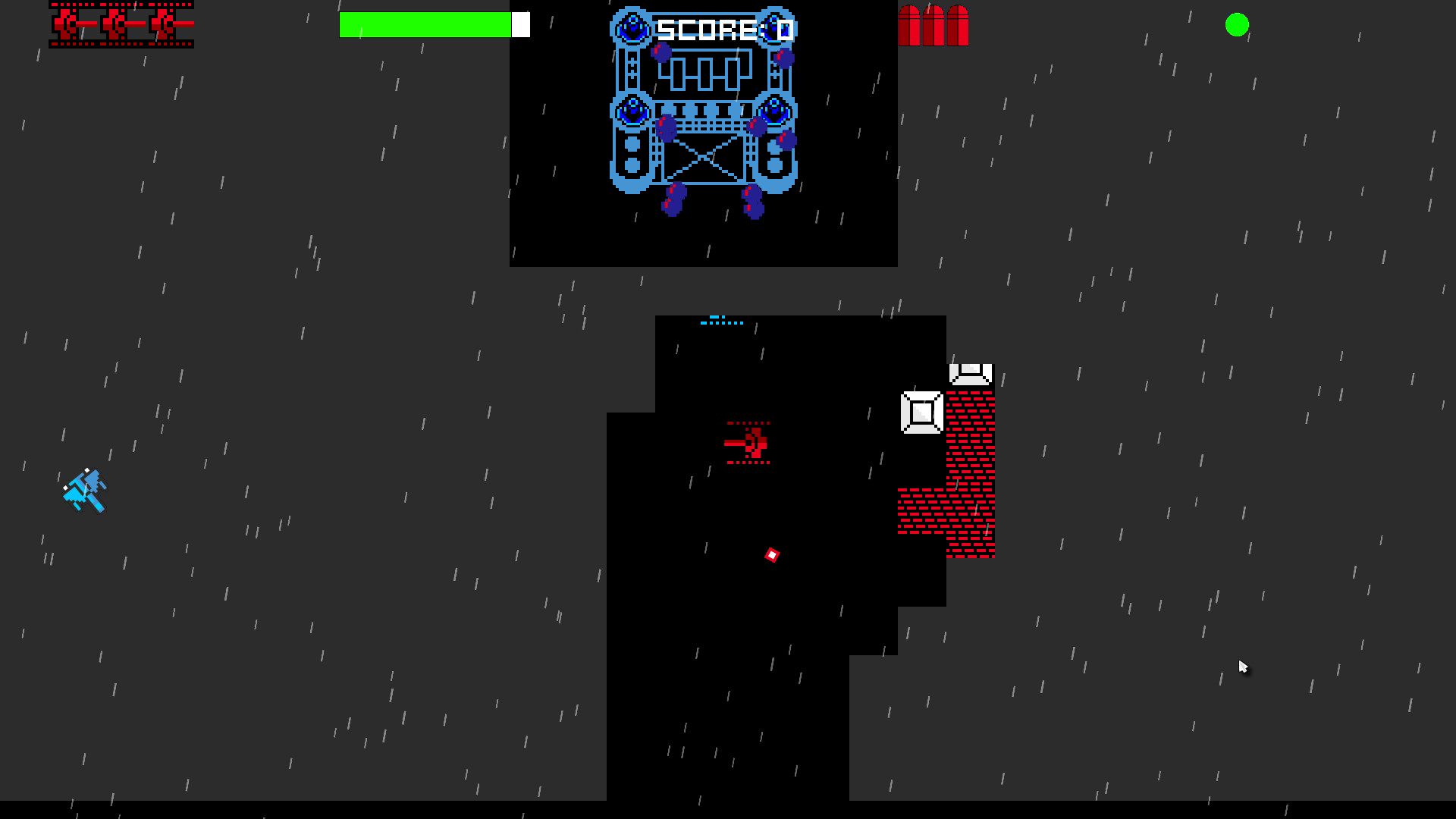Image resolution: width=1456 pixels, height=819 pixels.
Task: Click the middle red bomb canister icon
Action: pyautogui.click(x=934, y=27)
